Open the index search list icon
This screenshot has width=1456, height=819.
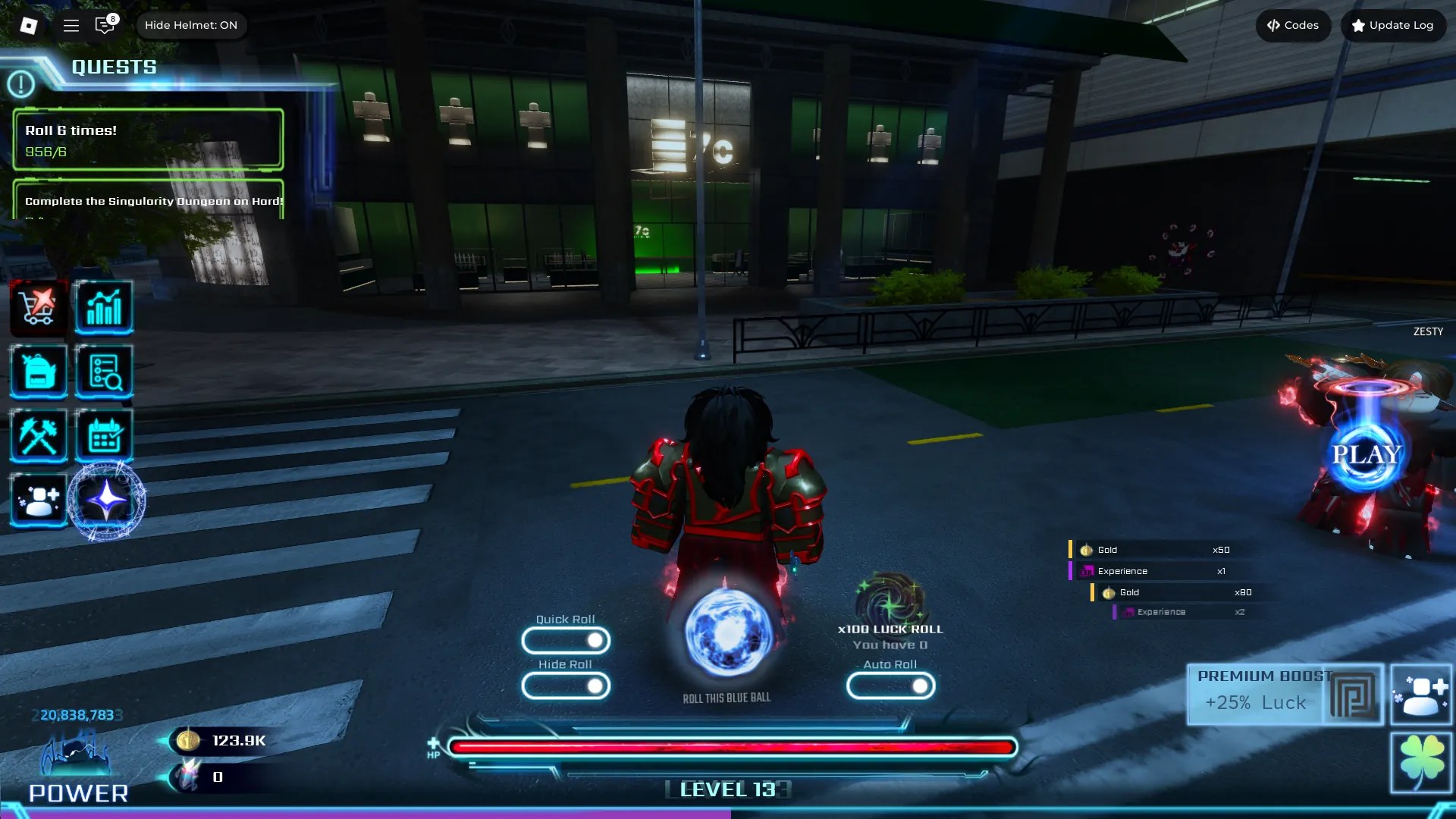[x=105, y=372]
